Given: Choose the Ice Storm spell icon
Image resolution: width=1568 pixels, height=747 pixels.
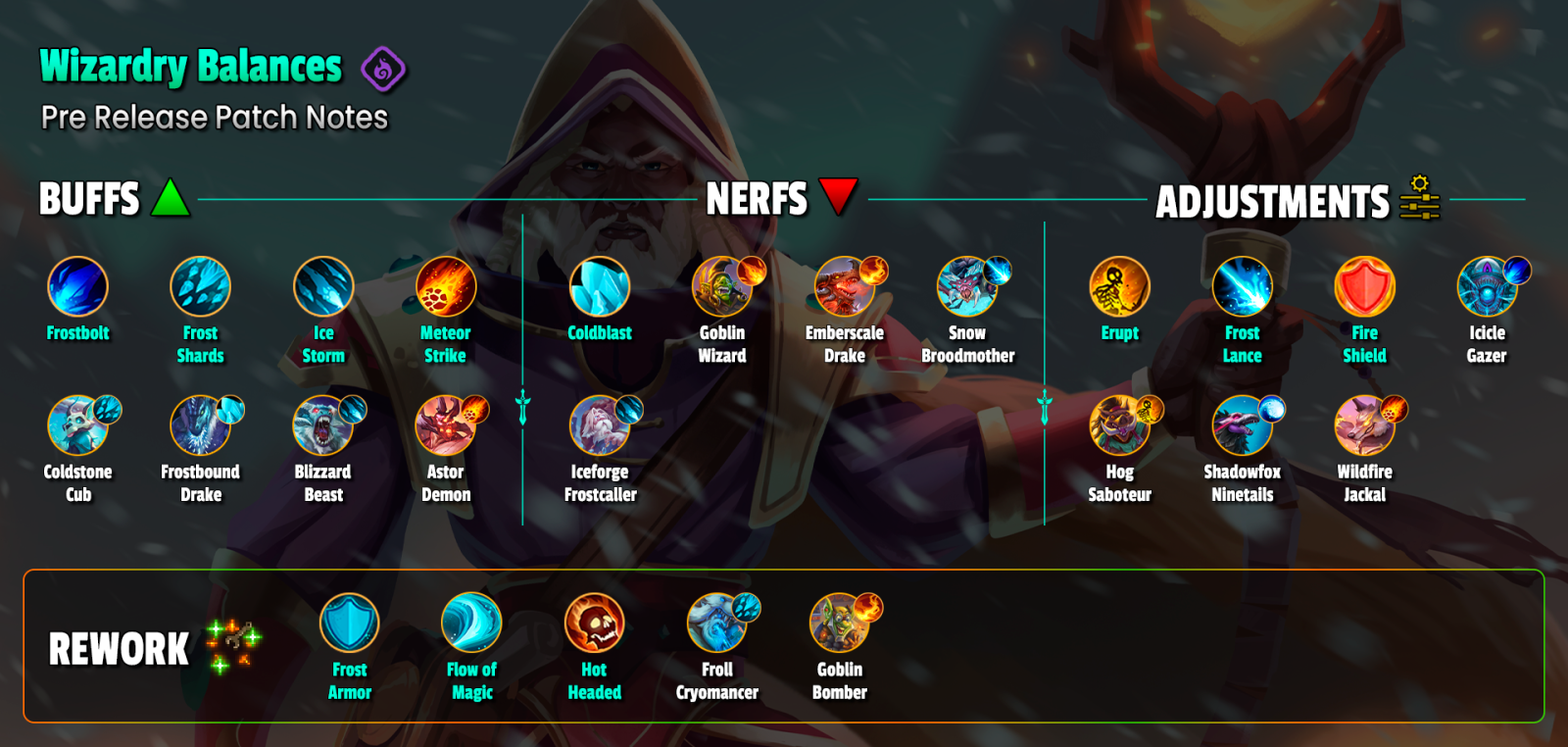Looking at the screenshot, I should (323, 286).
